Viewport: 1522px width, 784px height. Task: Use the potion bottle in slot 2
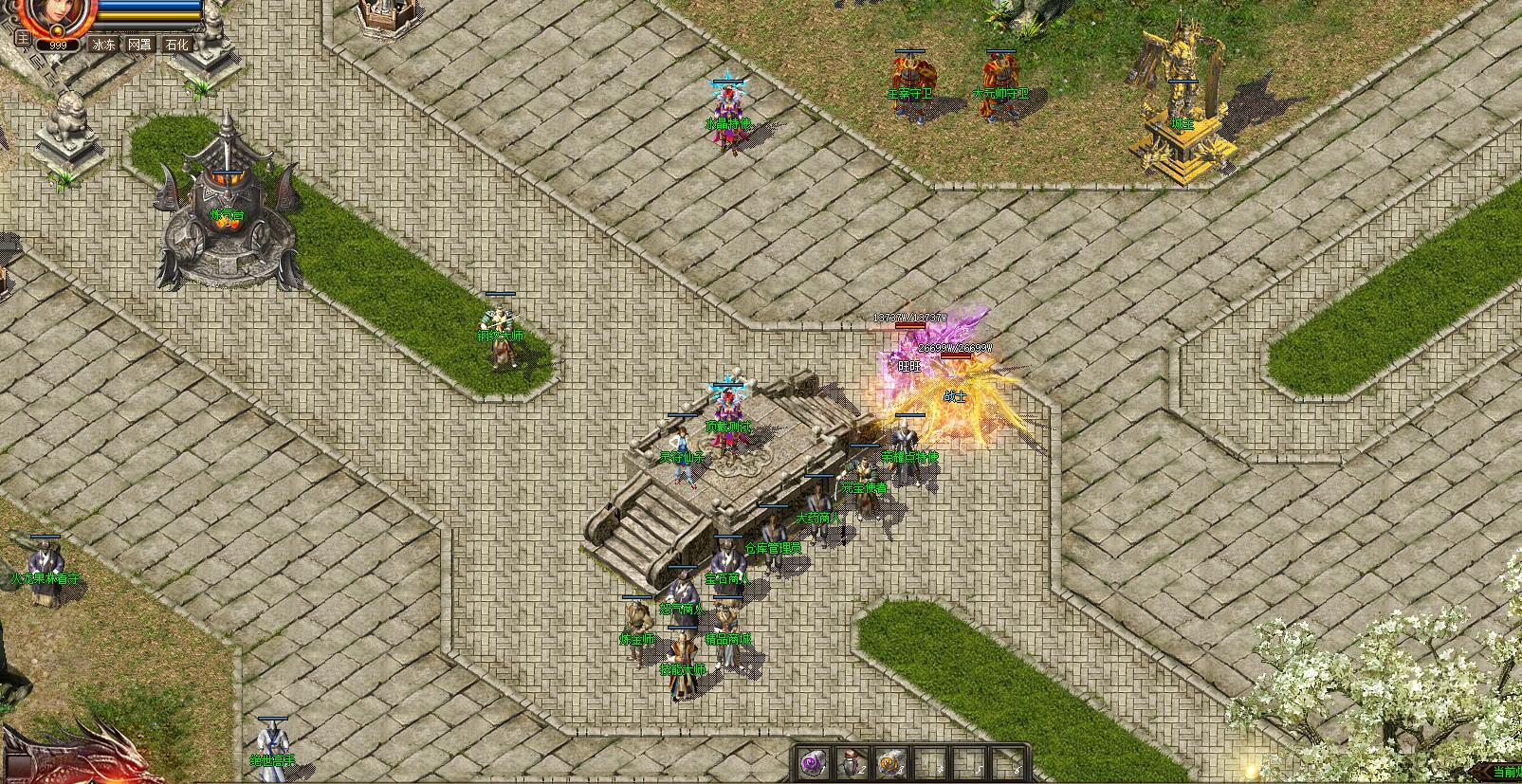pyautogui.click(x=850, y=761)
